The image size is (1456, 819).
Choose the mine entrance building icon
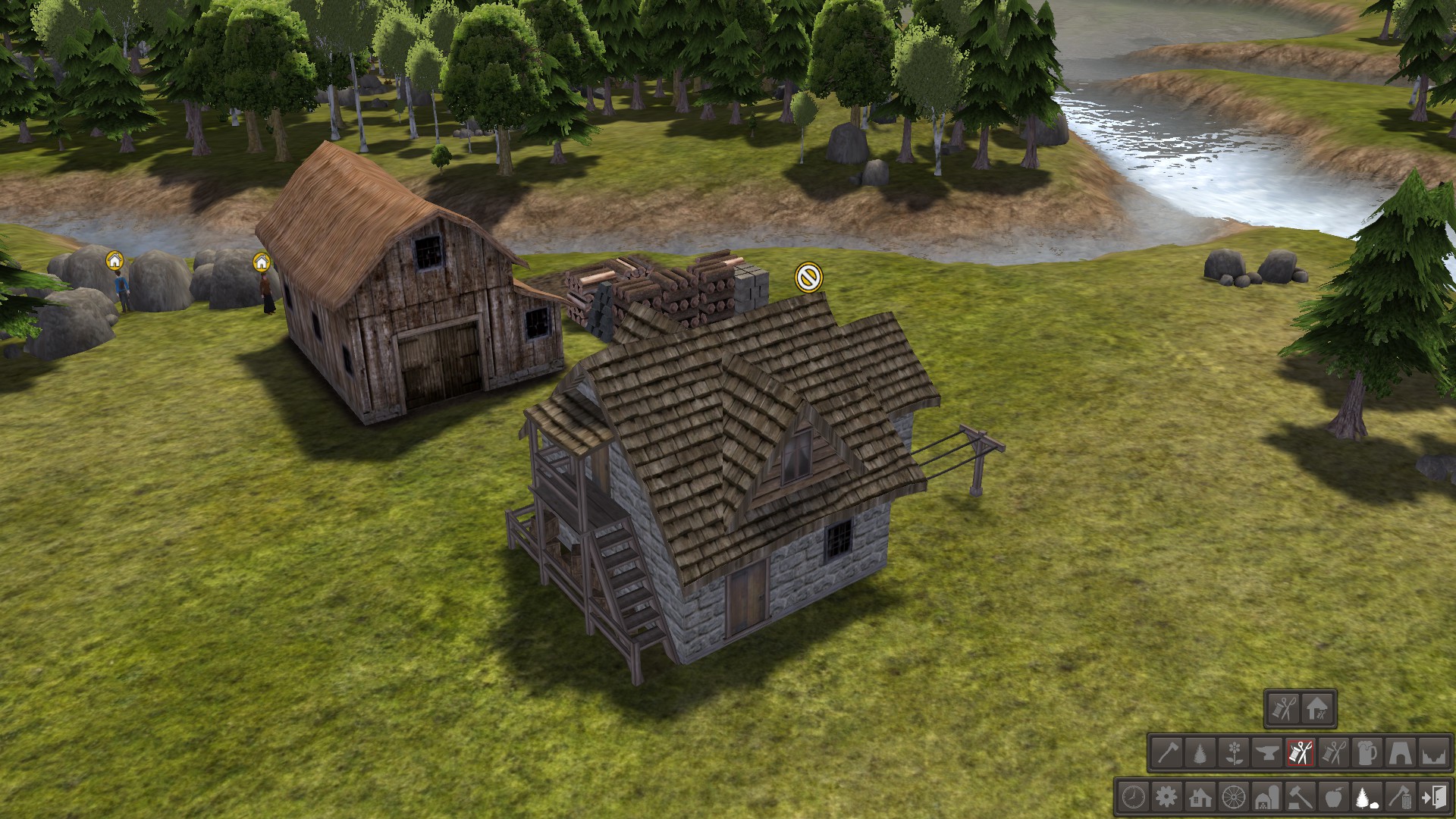click(x=1401, y=754)
